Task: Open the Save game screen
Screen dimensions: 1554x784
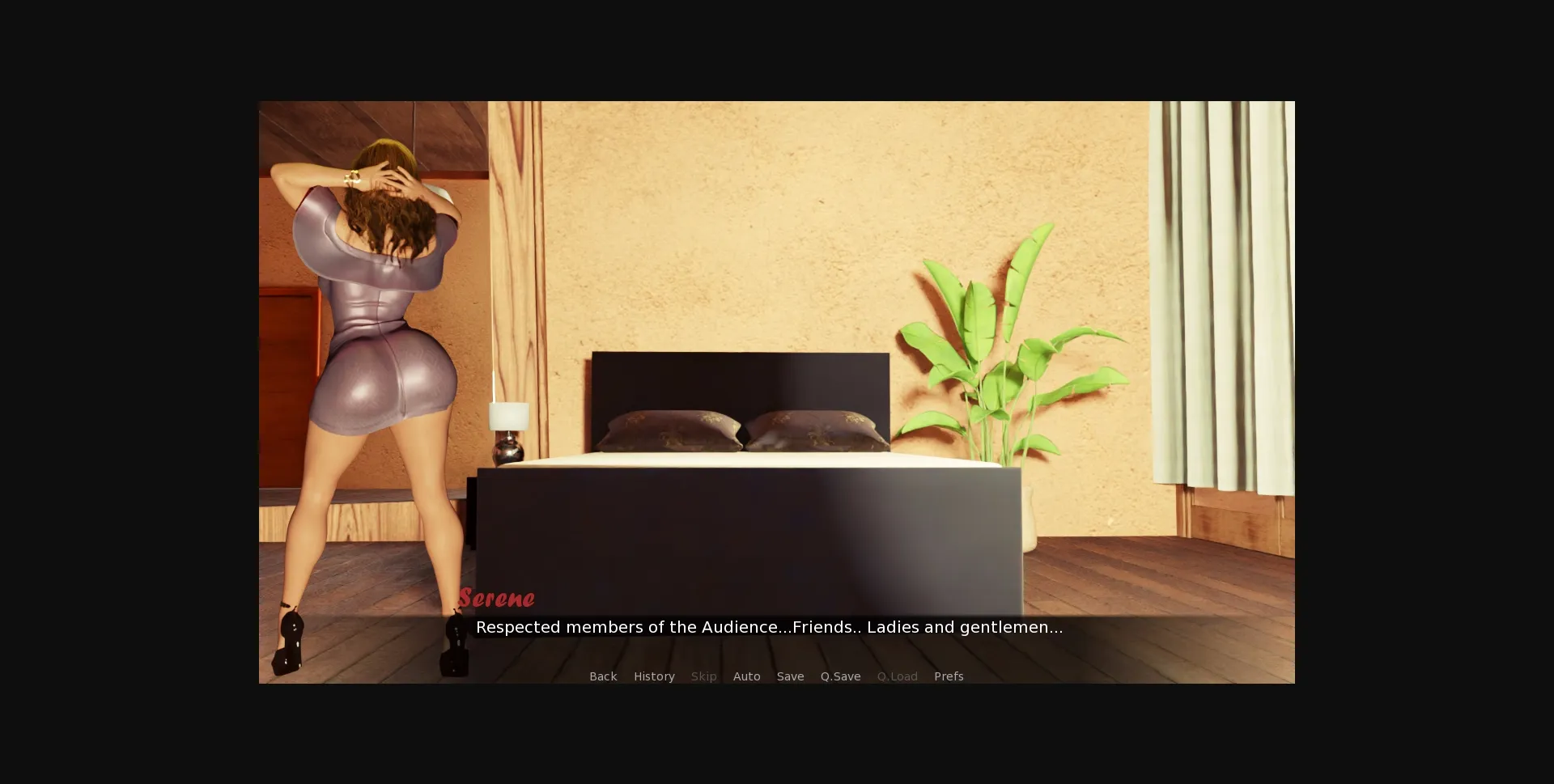Action: click(790, 676)
